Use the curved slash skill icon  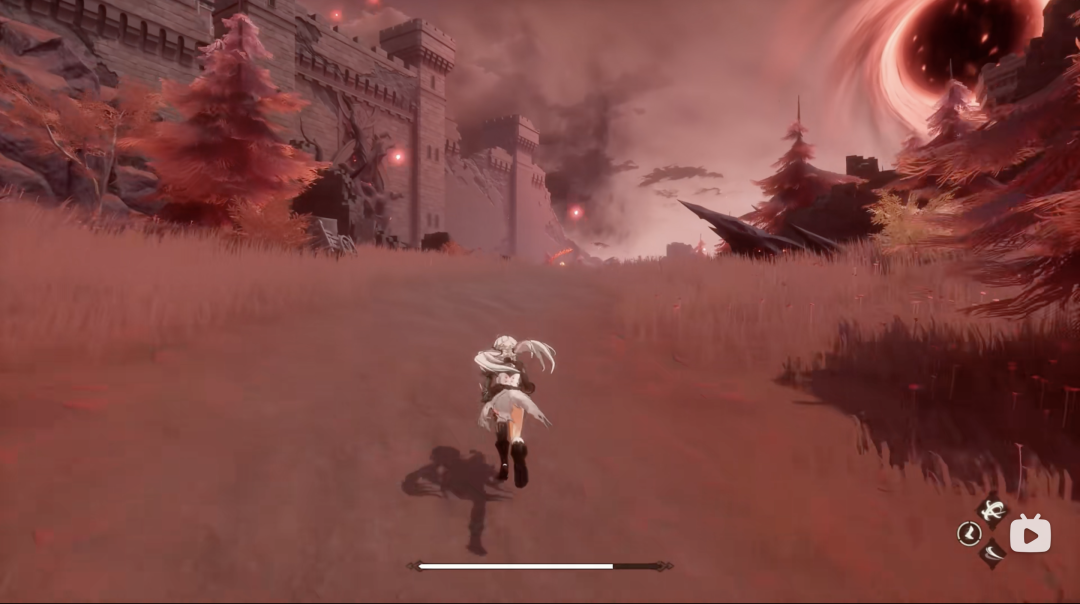(991, 553)
